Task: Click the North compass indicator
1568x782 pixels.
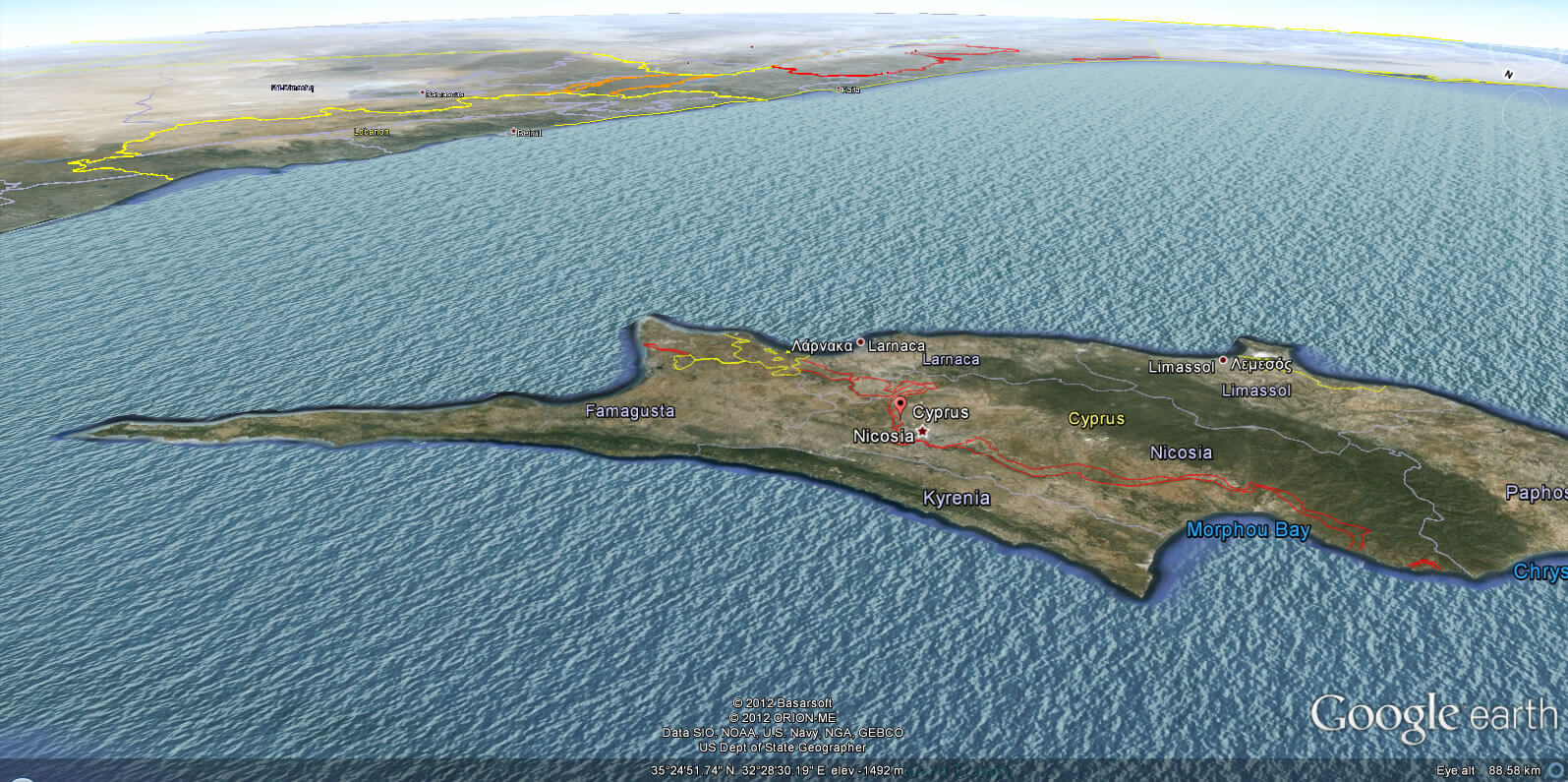Action: click(x=1508, y=74)
